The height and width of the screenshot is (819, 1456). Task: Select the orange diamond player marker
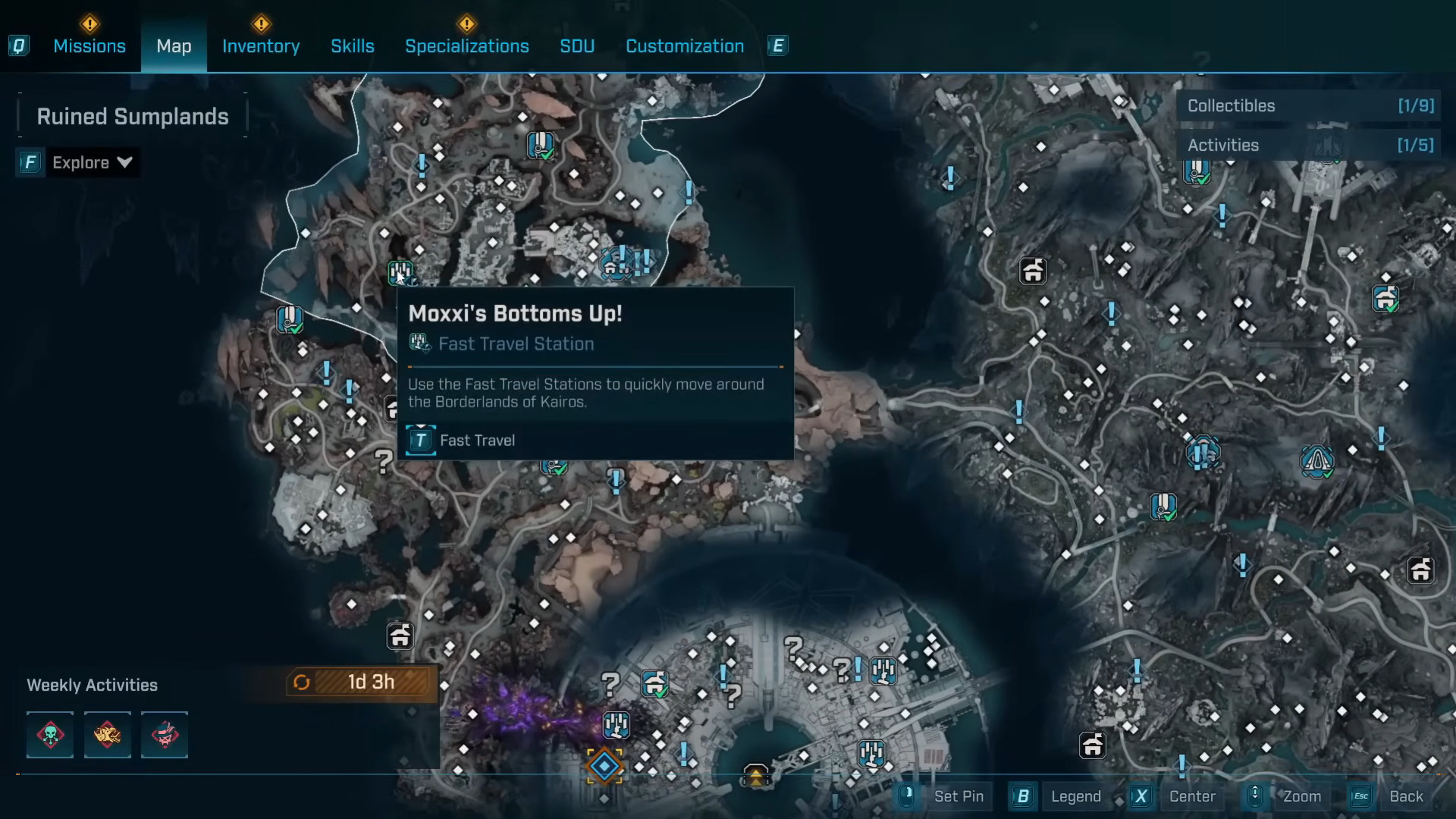[x=604, y=767]
